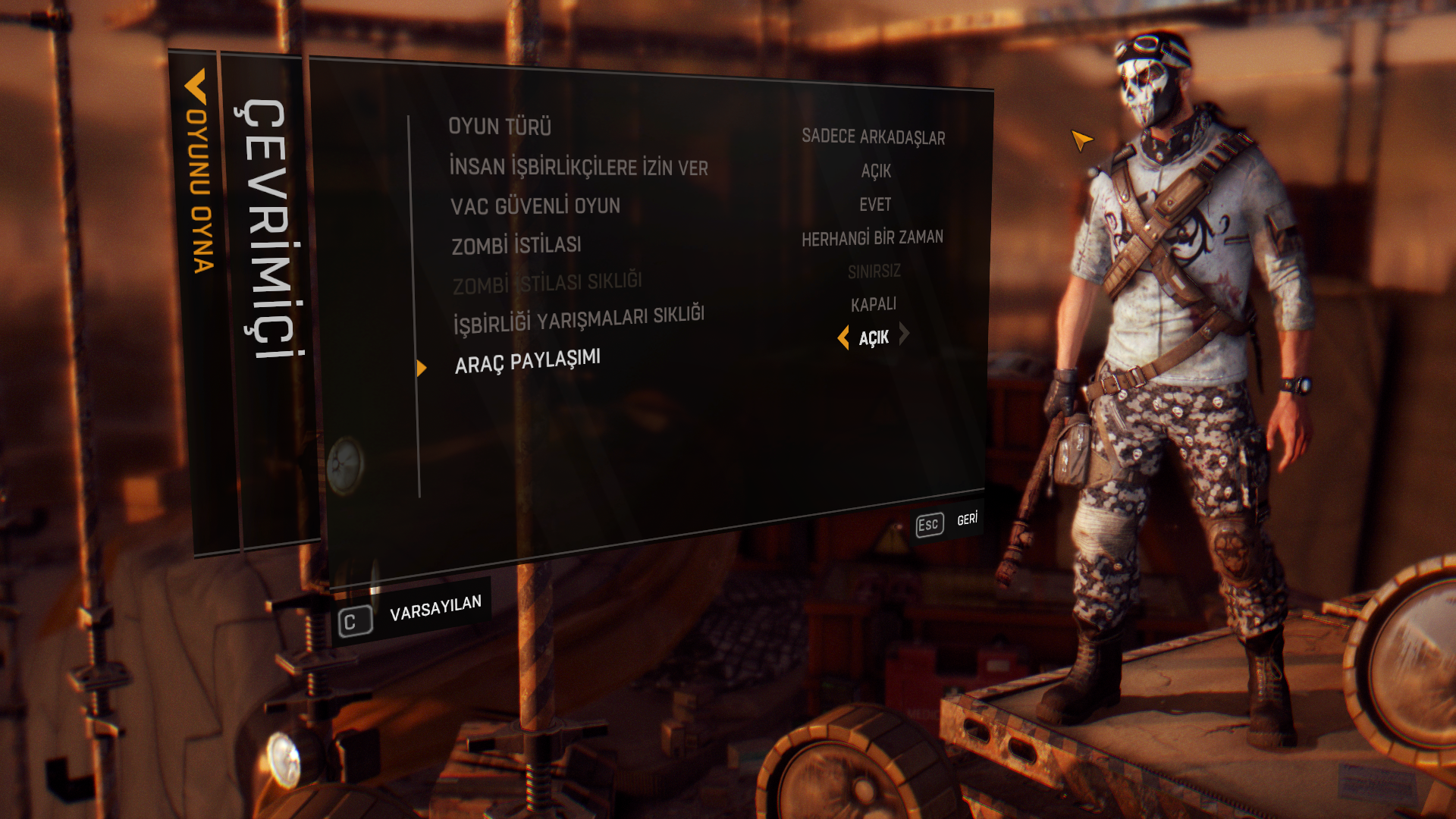This screenshot has height=819, width=1456.
Task: Click the ARAÇ PAYLAŞIMI entry
Action: coord(528,361)
